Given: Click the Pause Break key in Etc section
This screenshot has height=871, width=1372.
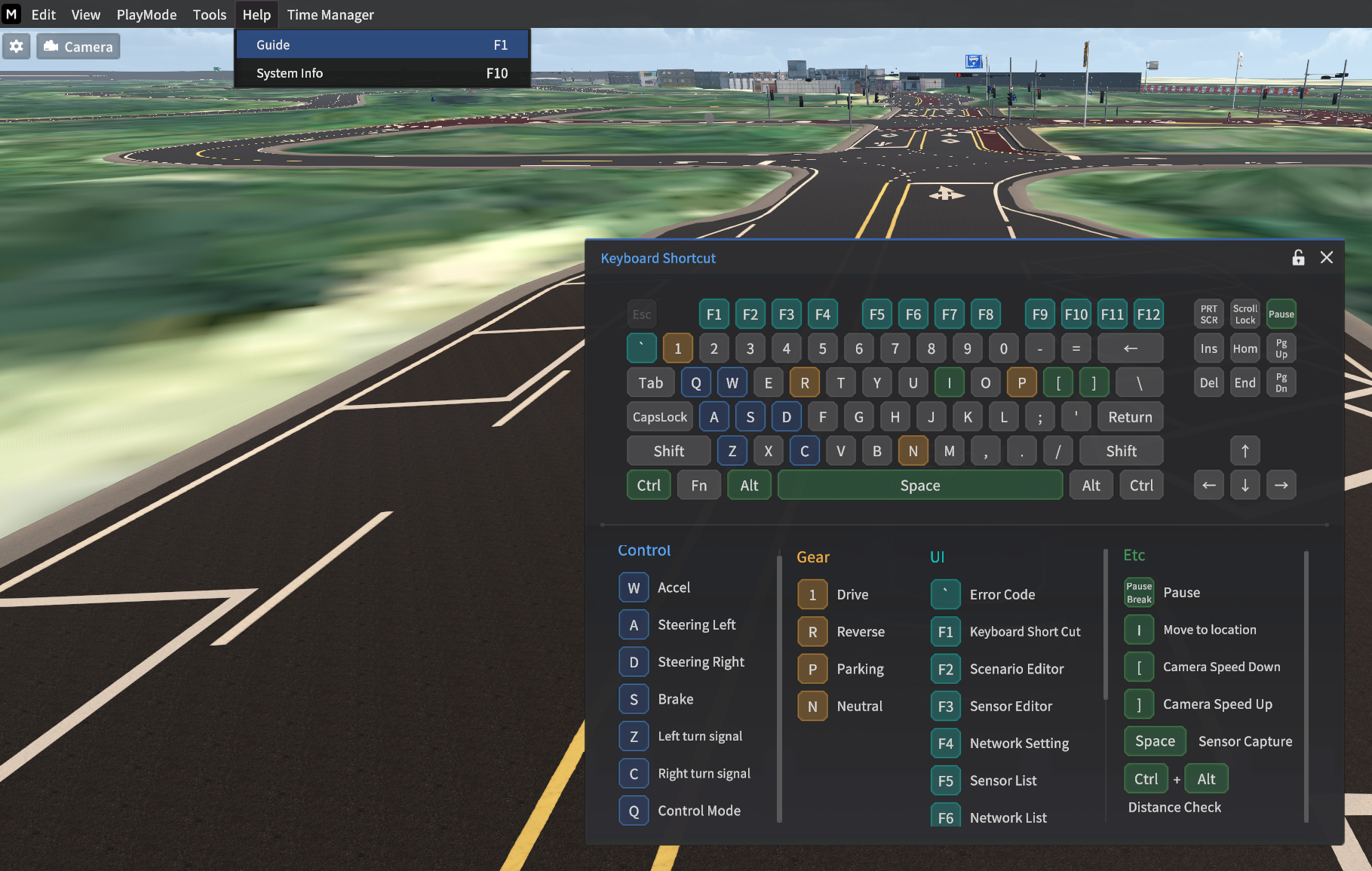Looking at the screenshot, I should [1138, 592].
